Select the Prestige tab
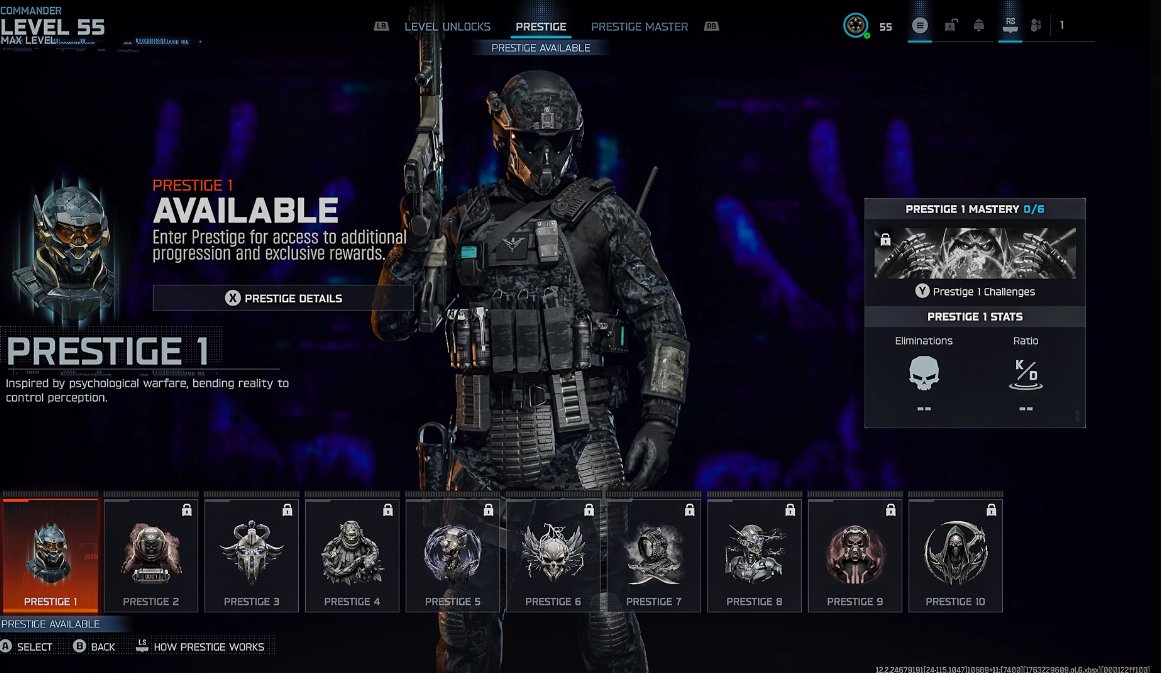 point(540,27)
